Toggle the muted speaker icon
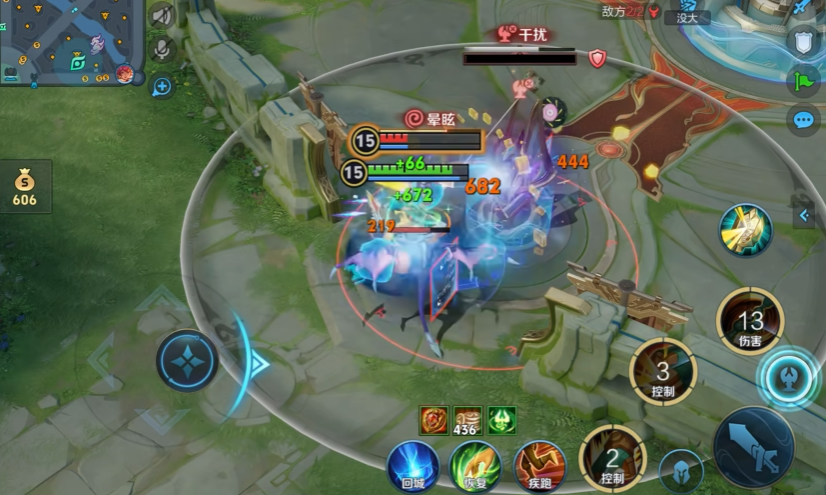826x495 pixels. [x=161, y=16]
